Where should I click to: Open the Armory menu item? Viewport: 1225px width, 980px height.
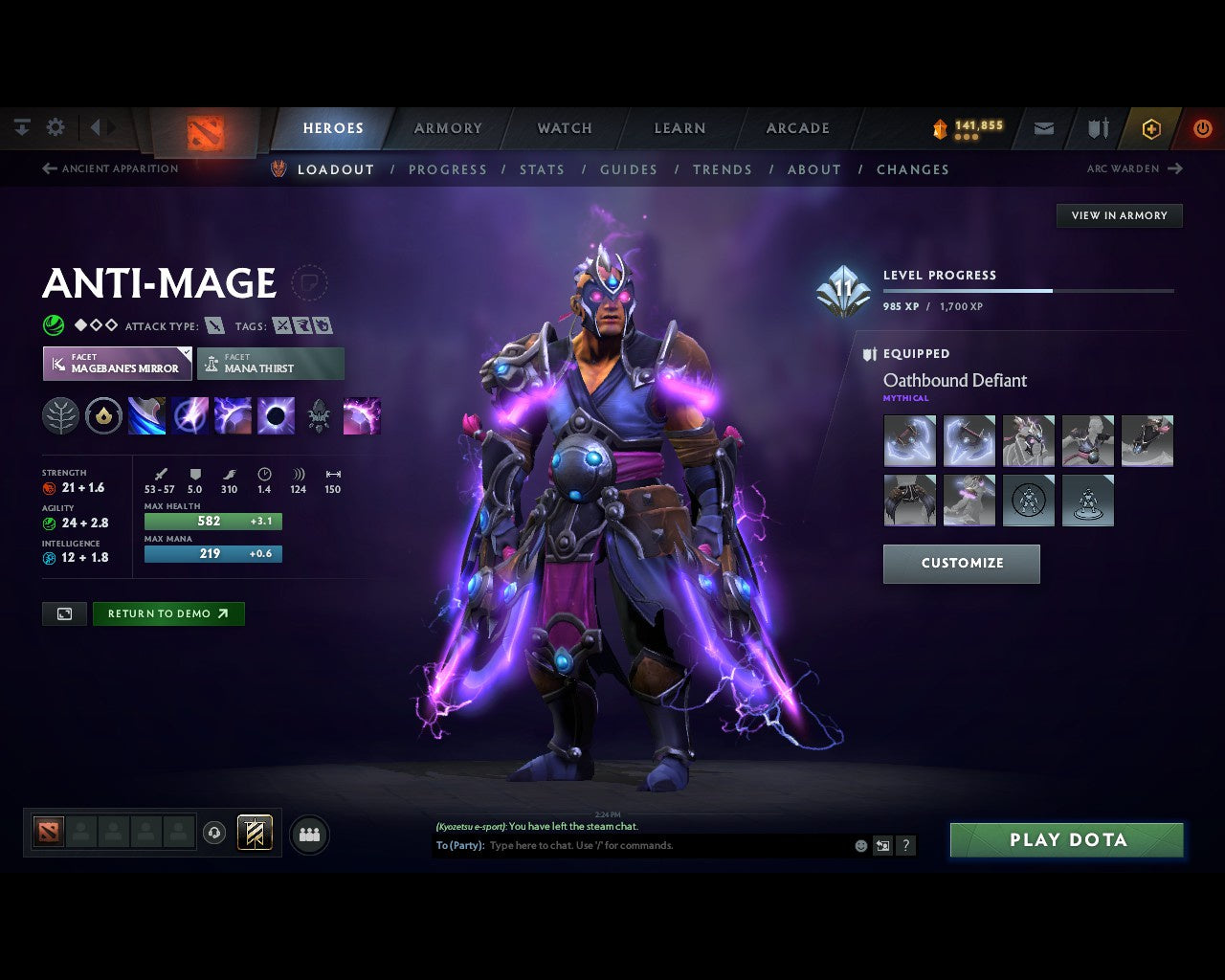(x=447, y=127)
